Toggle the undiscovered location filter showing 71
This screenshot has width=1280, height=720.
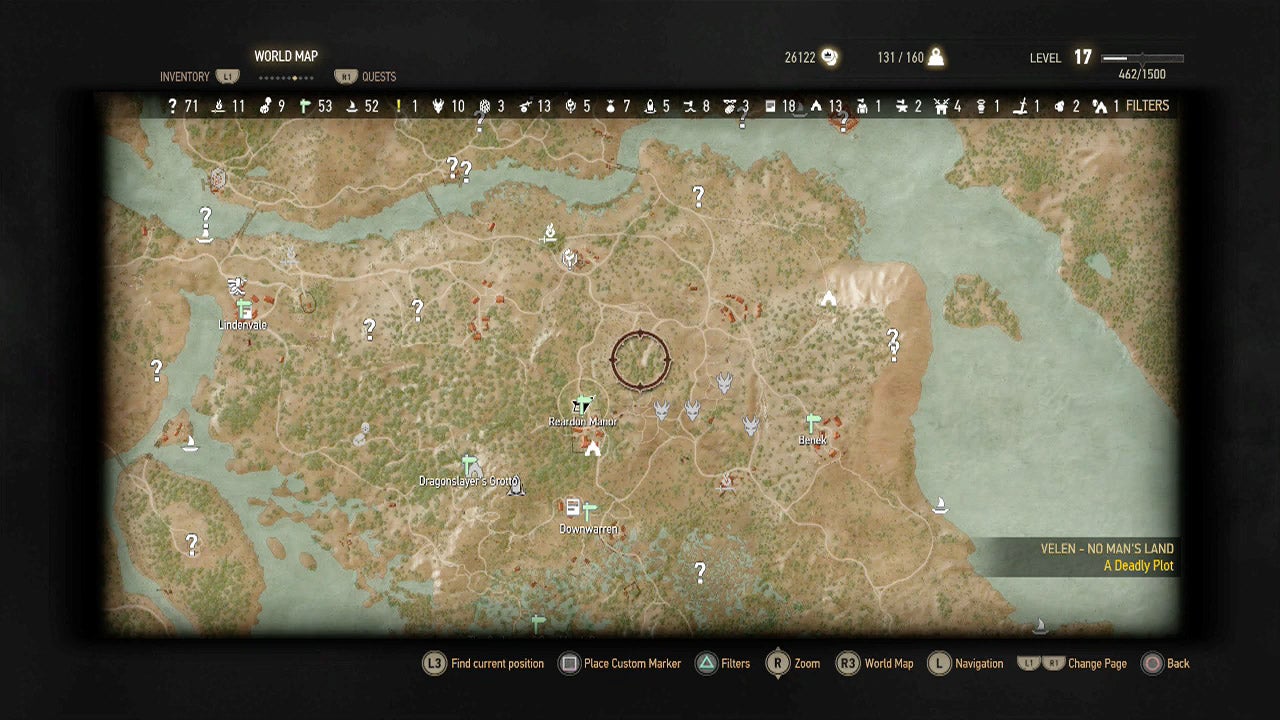171,104
